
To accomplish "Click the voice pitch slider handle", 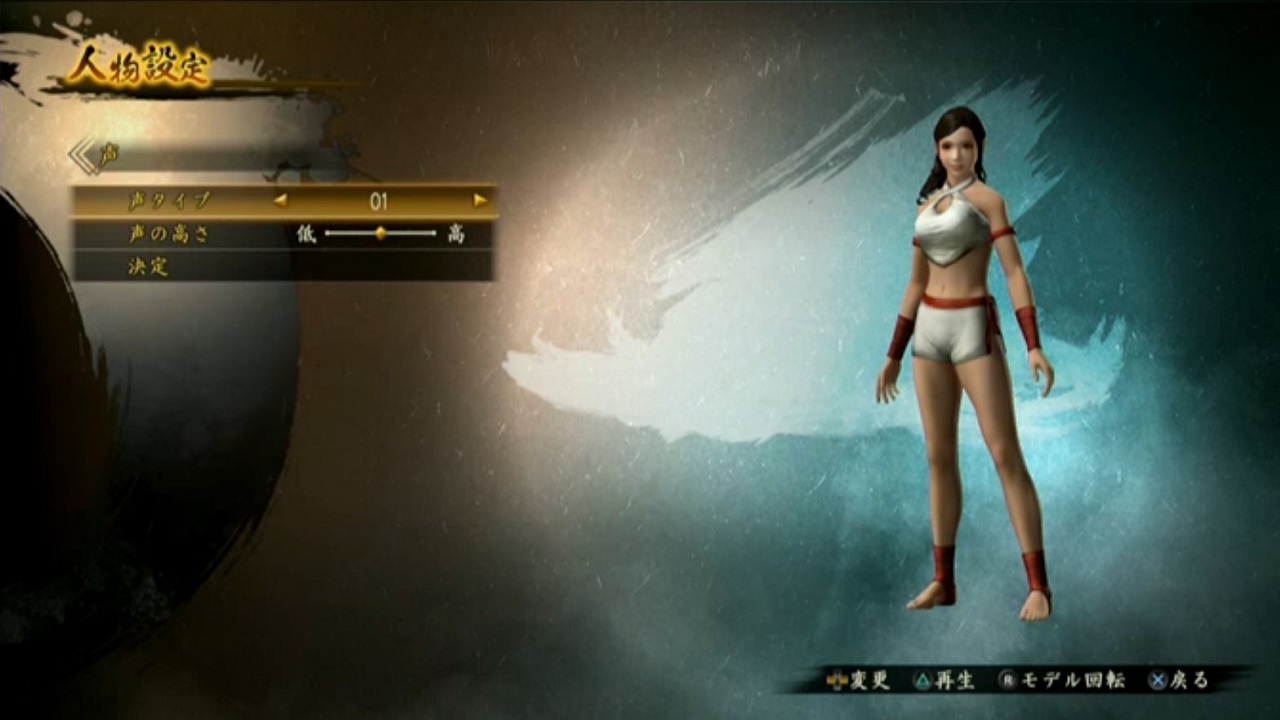I will click(380, 234).
